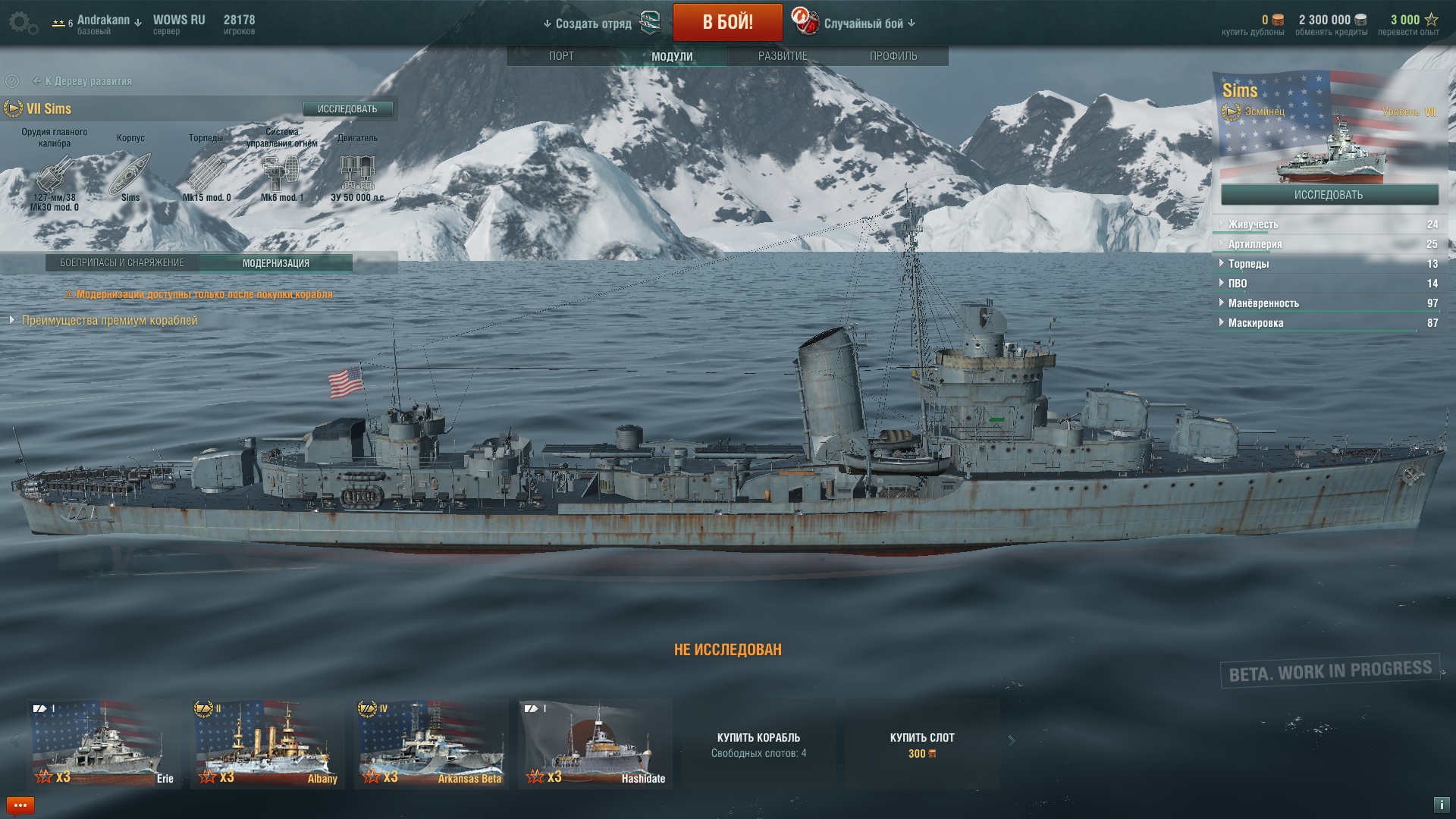Research Sims with the small ИССЛЕДОВАТЬ button

(347, 109)
